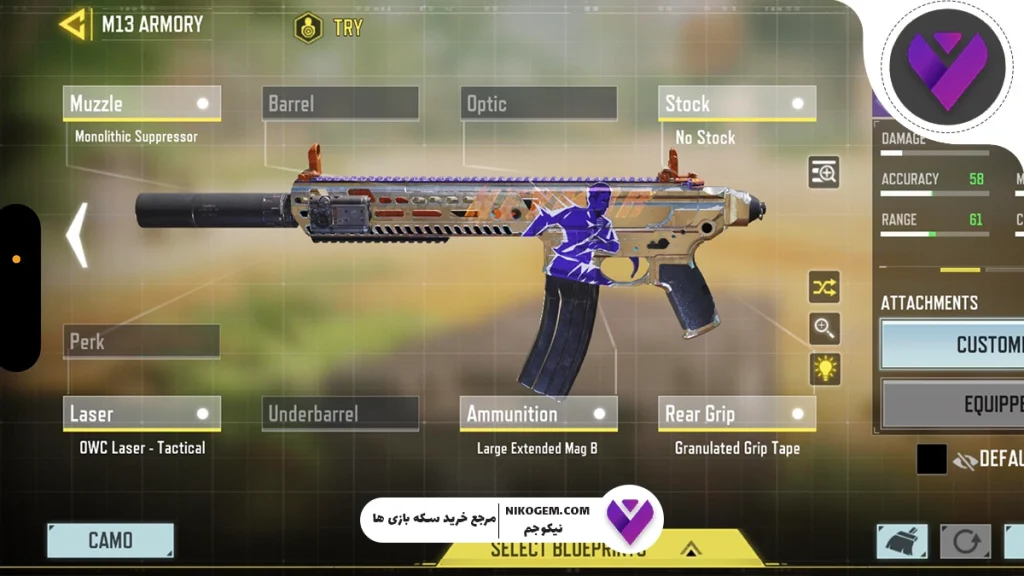Open the Ammunition attachment slot
The height and width of the screenshot is (576, 1024).
pyautogui.click(x=539, y=413)
